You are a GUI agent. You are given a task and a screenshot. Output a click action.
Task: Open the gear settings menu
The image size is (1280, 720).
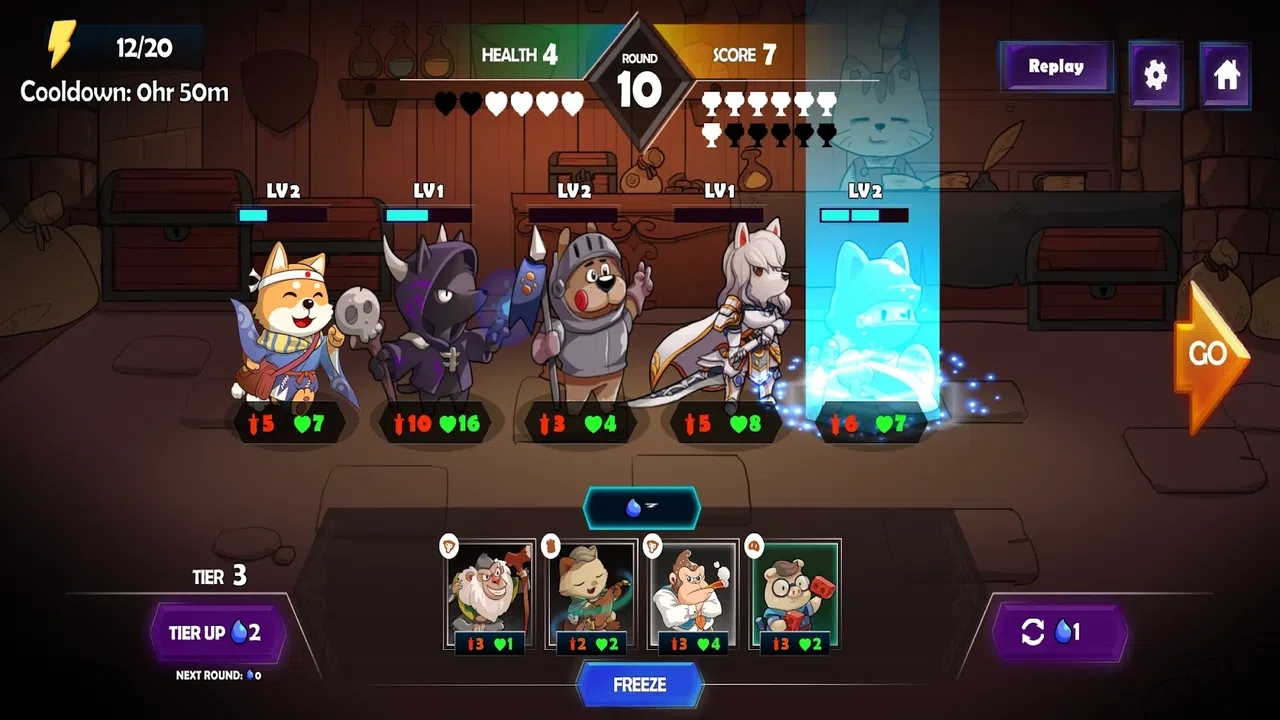point(1155,75)
